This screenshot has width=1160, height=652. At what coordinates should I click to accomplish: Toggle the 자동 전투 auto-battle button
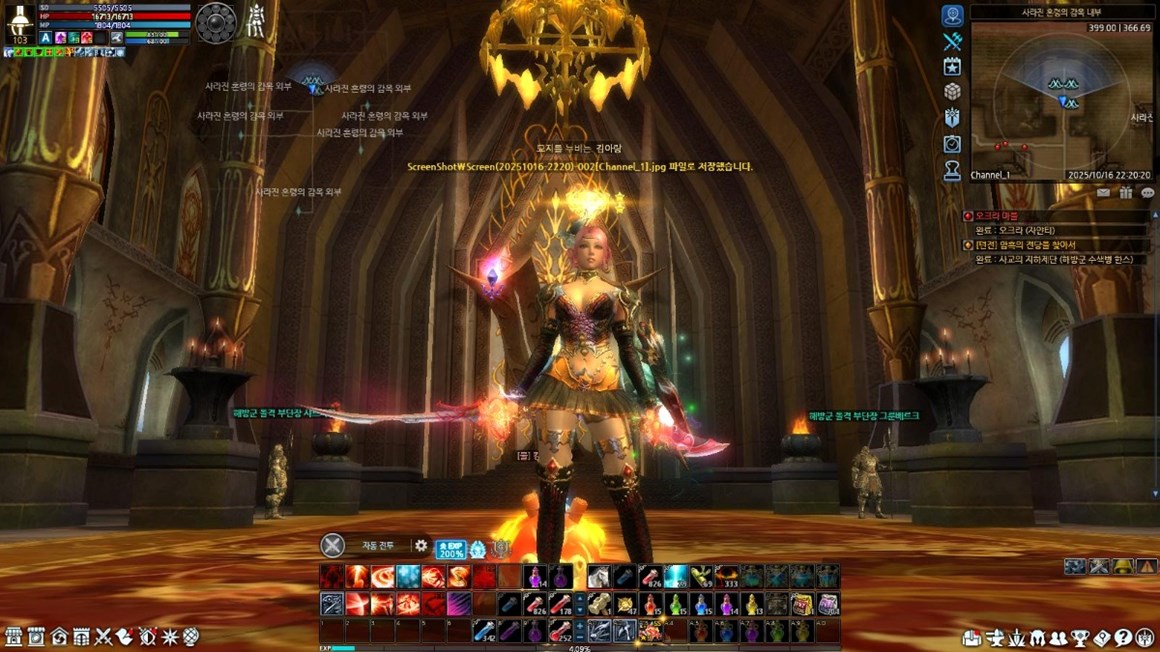point(378,546)
